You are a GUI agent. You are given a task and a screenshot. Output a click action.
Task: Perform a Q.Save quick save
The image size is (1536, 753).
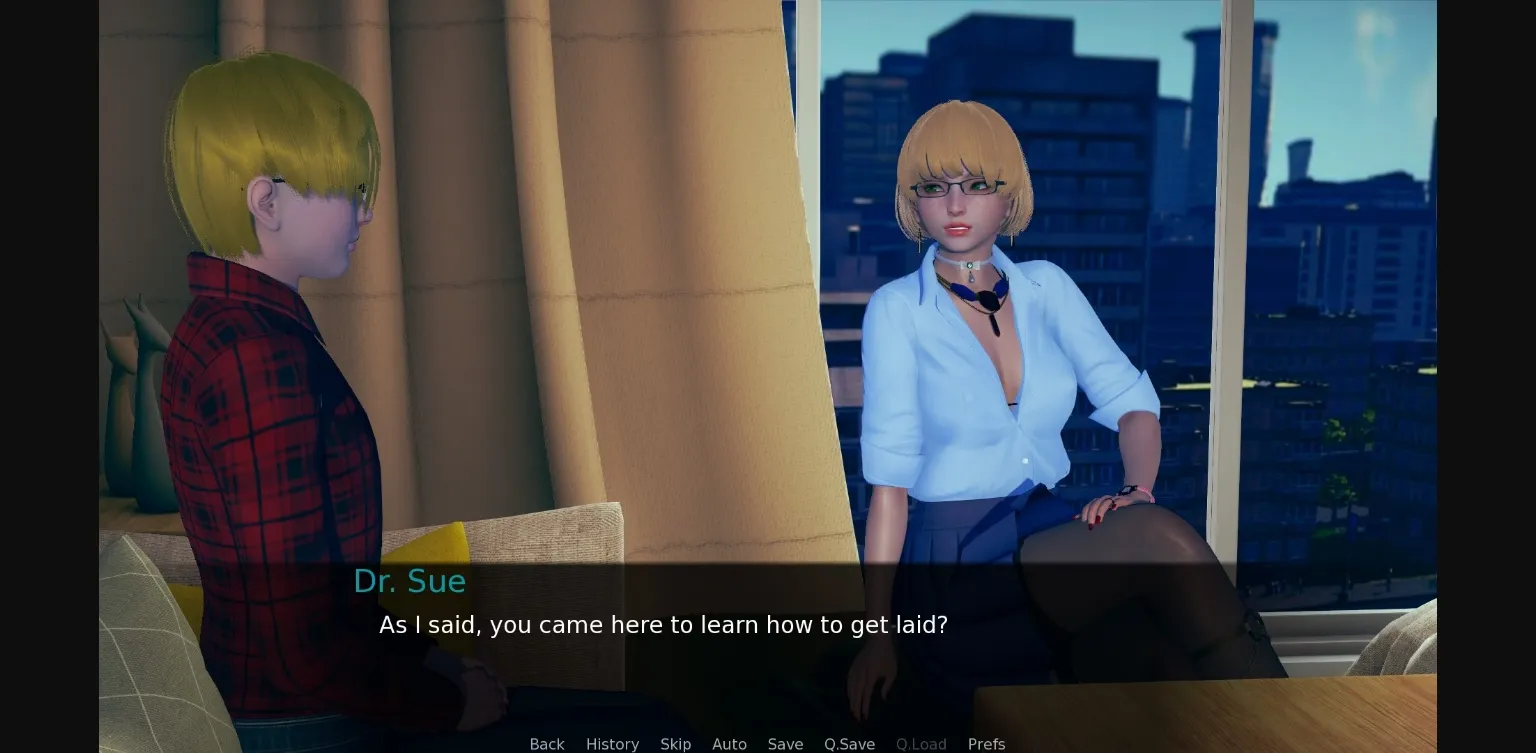(849, 744)
